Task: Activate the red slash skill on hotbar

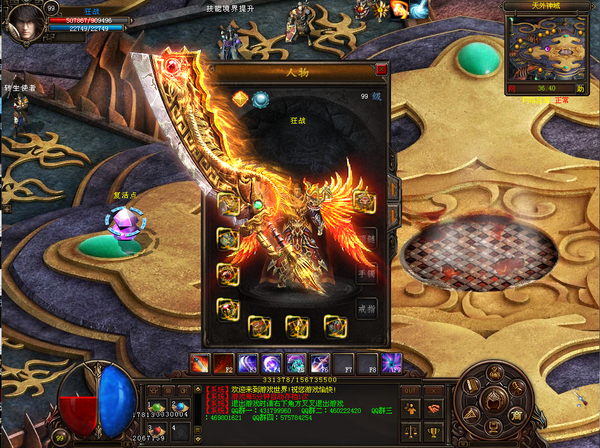Action: (200, 362)
